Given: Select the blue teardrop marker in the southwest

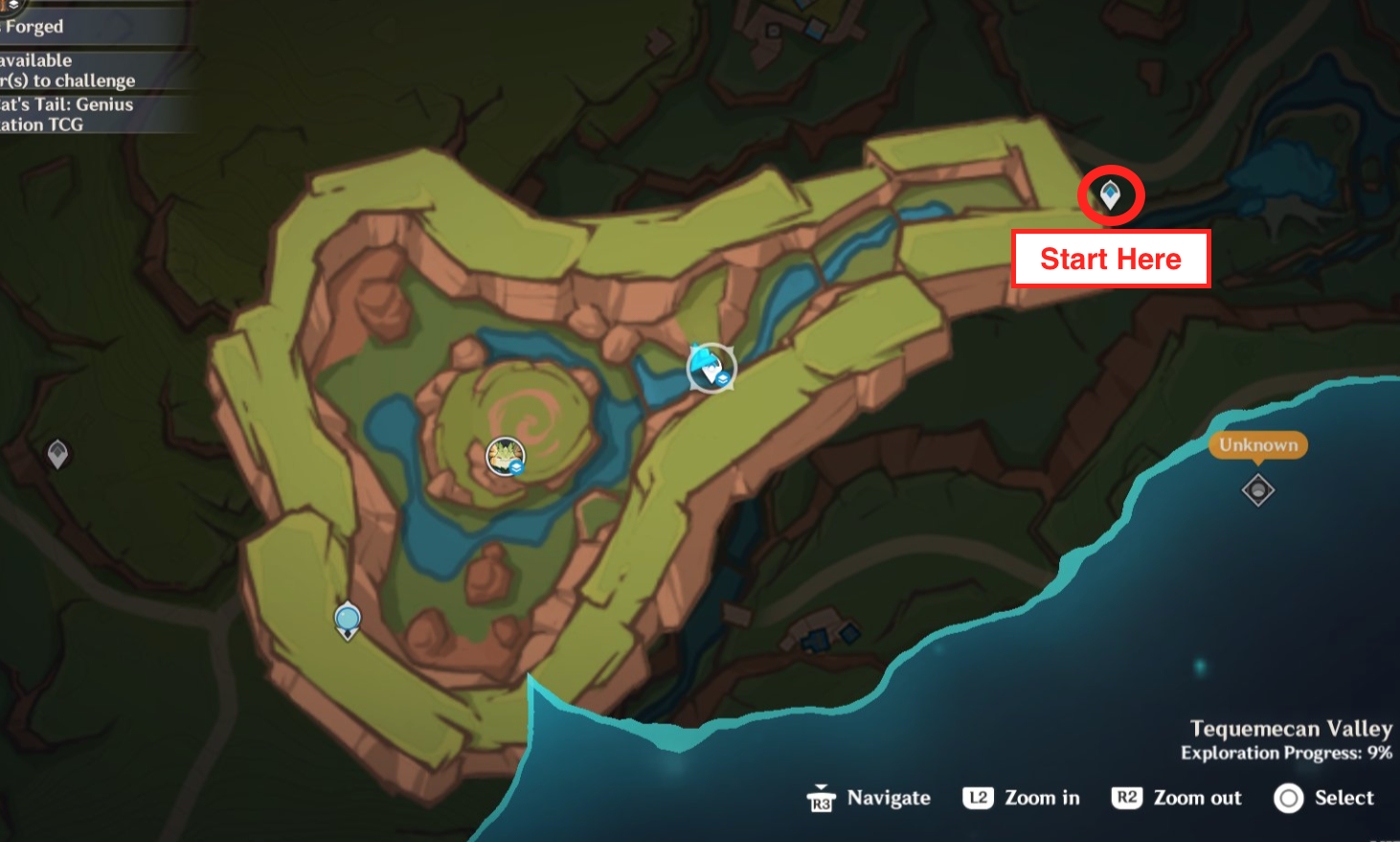Looking at the screenshot, I should pos(347,619).
